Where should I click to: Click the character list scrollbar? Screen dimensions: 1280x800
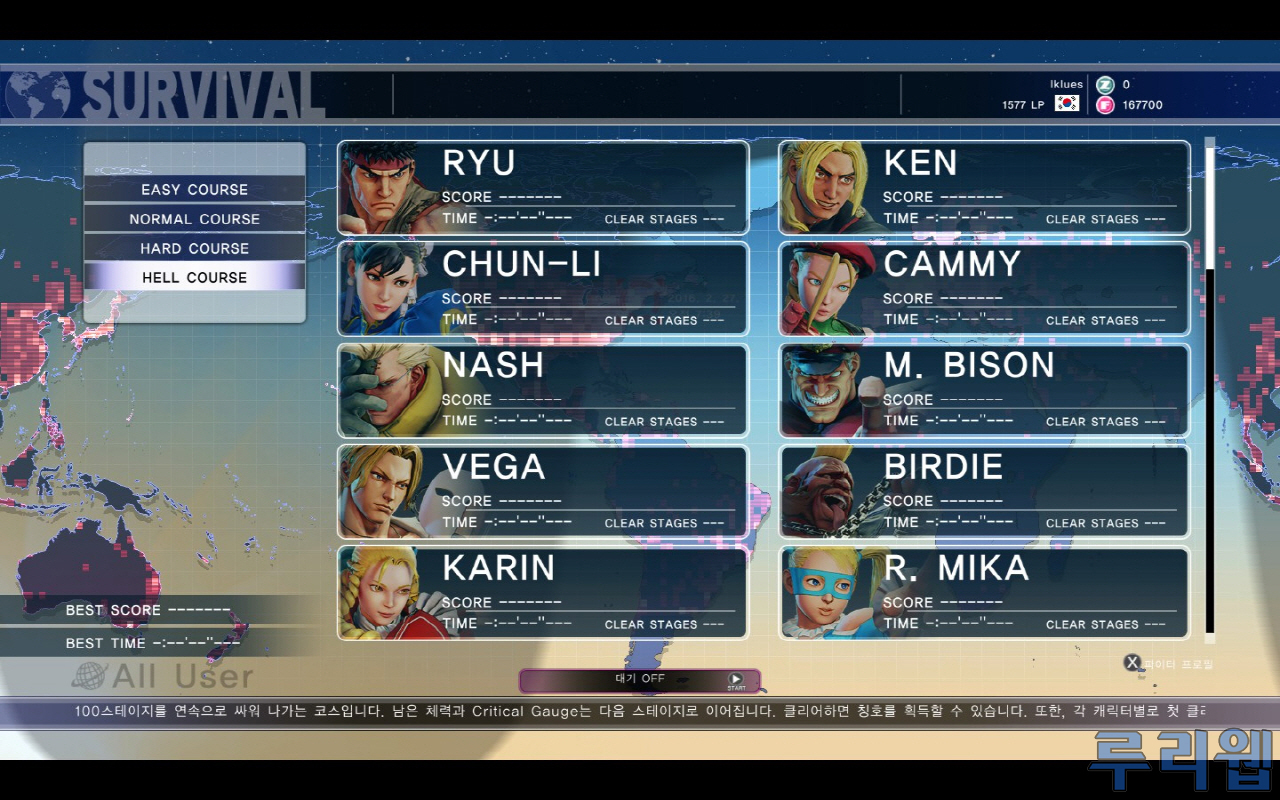tap(1210, 388)
